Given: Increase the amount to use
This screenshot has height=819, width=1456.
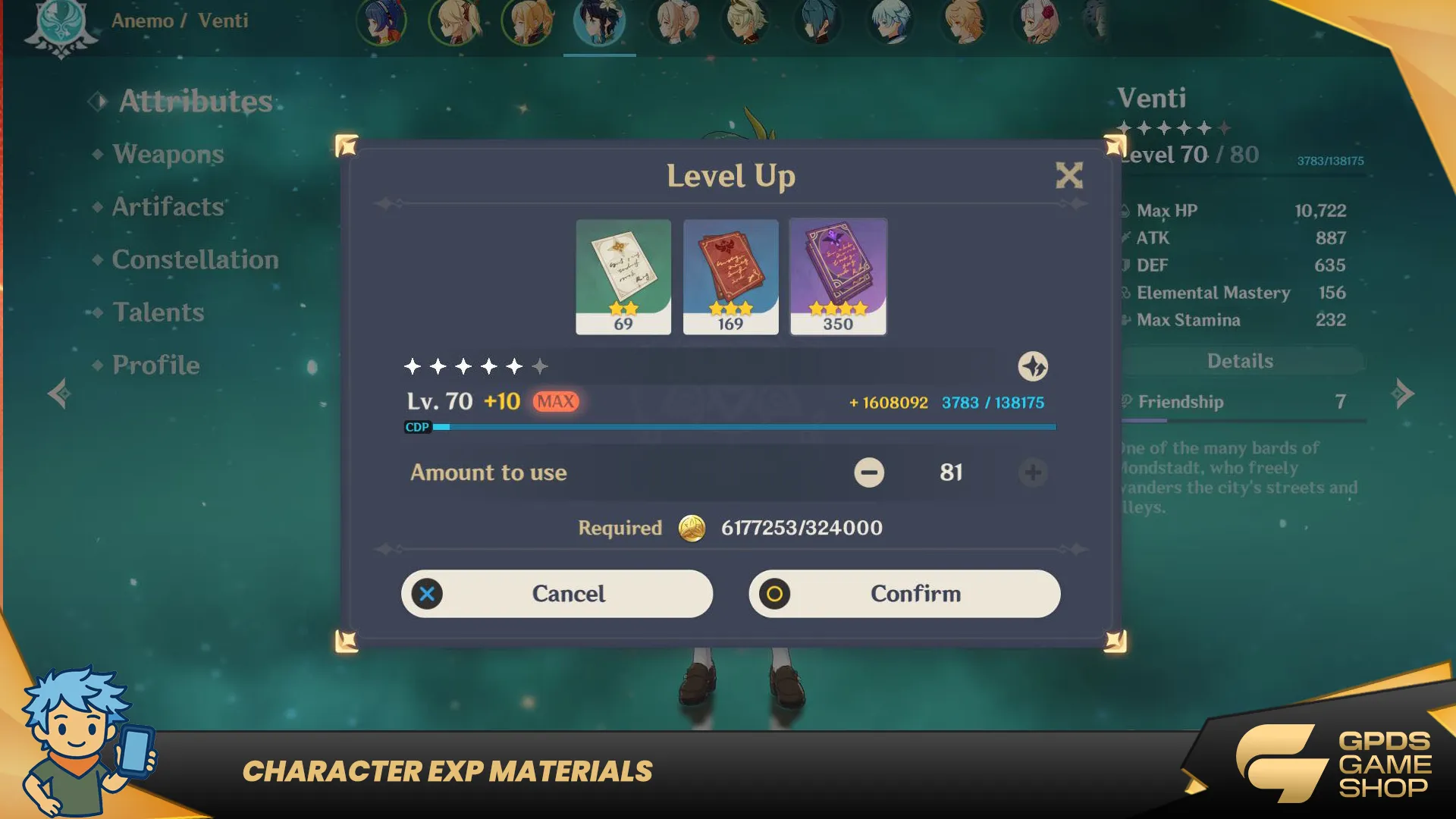Looking at the screenshot, I should pos(1033,472).
